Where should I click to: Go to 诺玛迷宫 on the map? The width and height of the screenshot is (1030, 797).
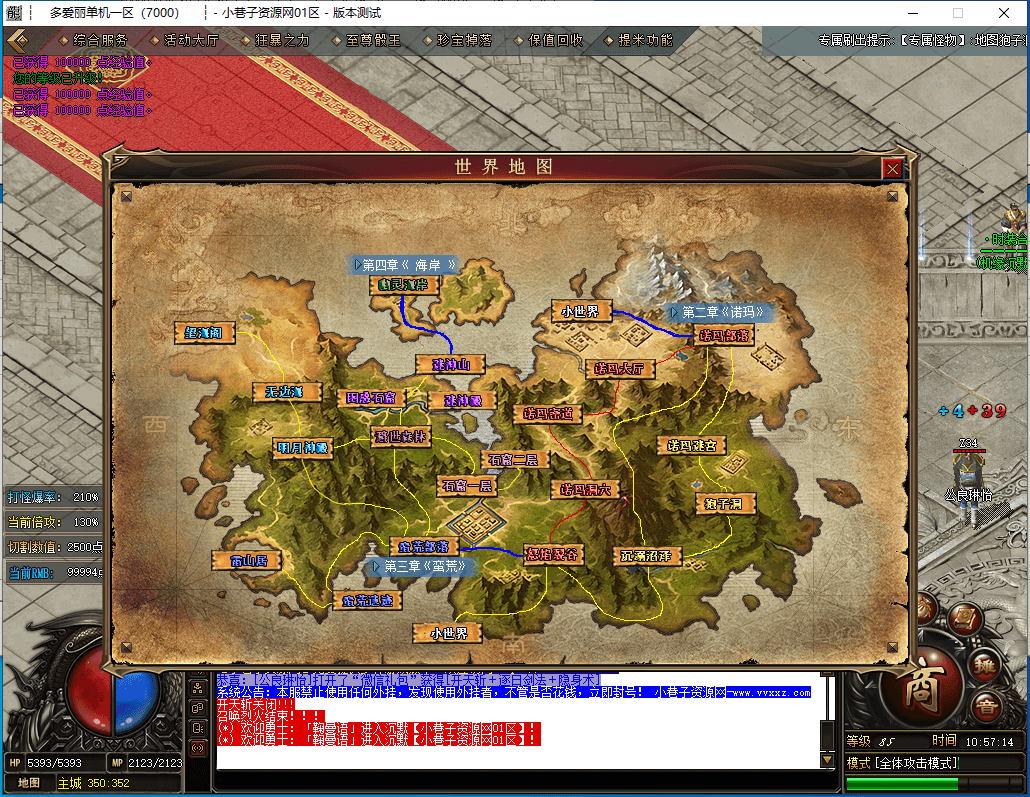pyautogui.click(x=691, y=444)
